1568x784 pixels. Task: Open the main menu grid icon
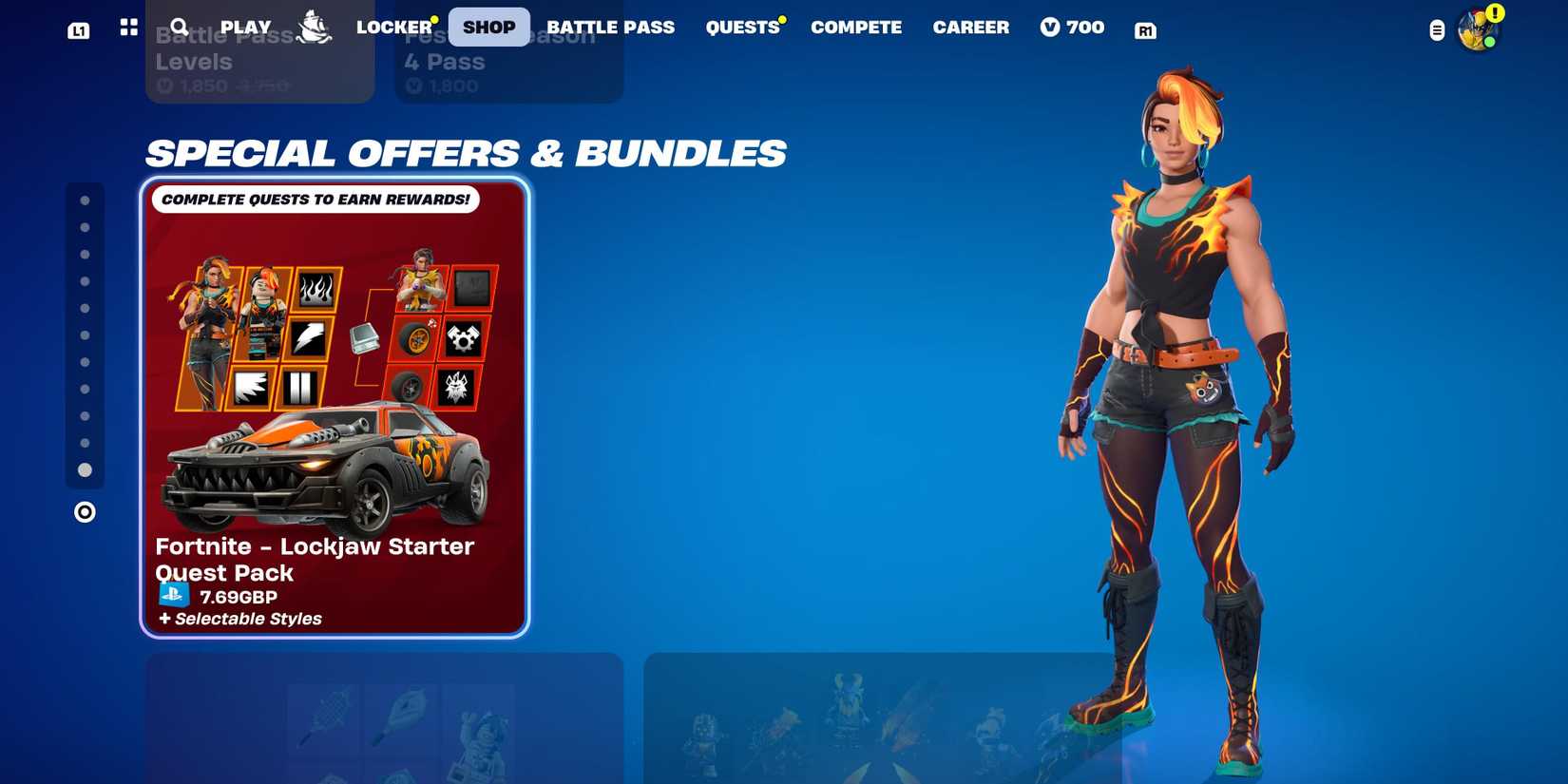pos(128,27)
